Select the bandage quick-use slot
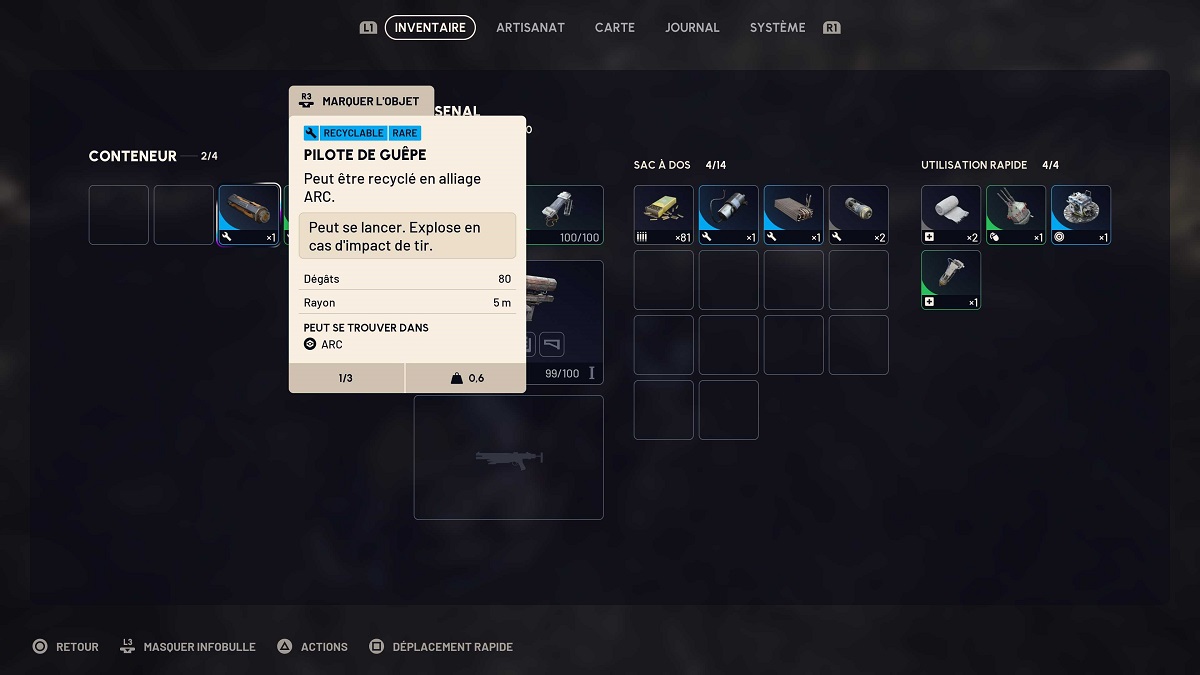This screenshot has width=1200, height=675. coord(951,215)
